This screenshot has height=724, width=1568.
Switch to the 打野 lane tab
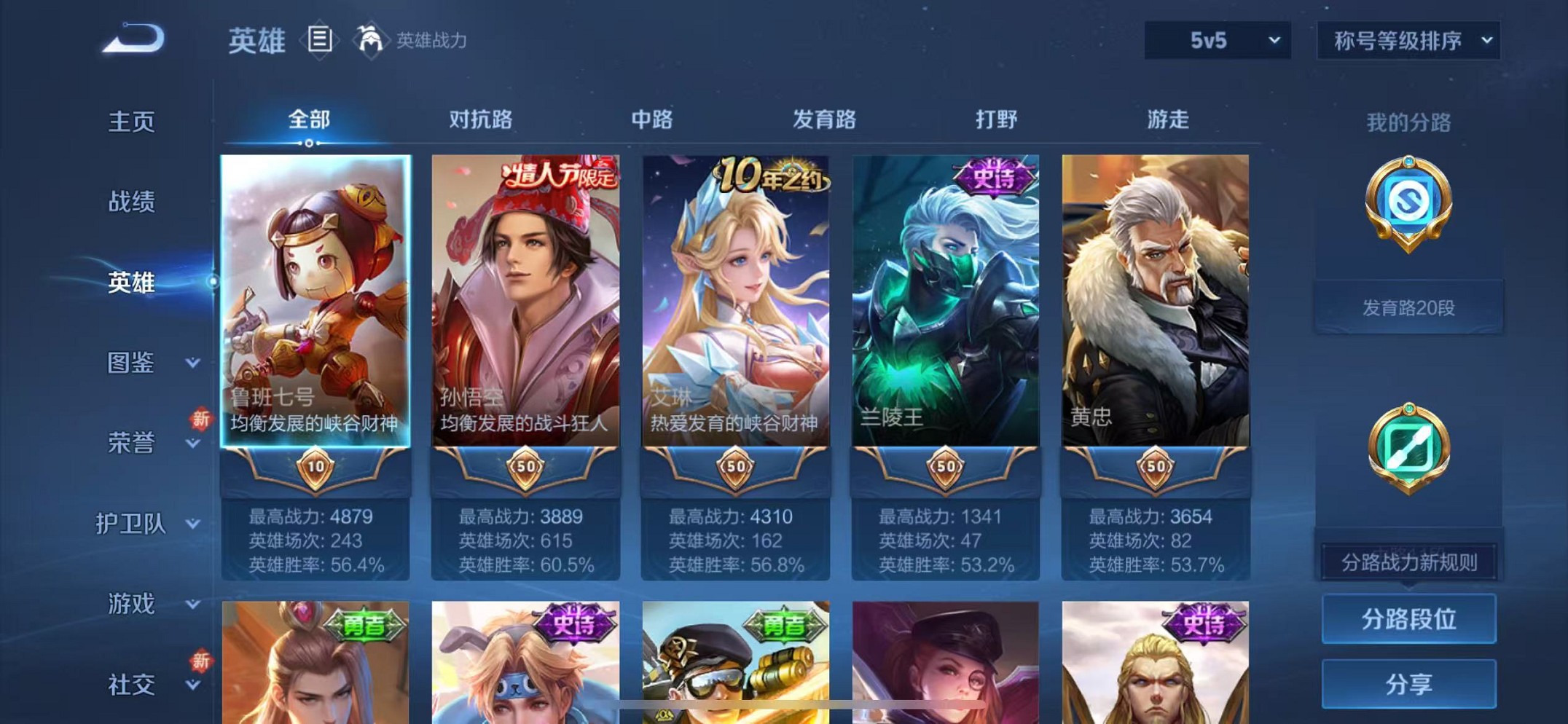[x=996, y=119]
